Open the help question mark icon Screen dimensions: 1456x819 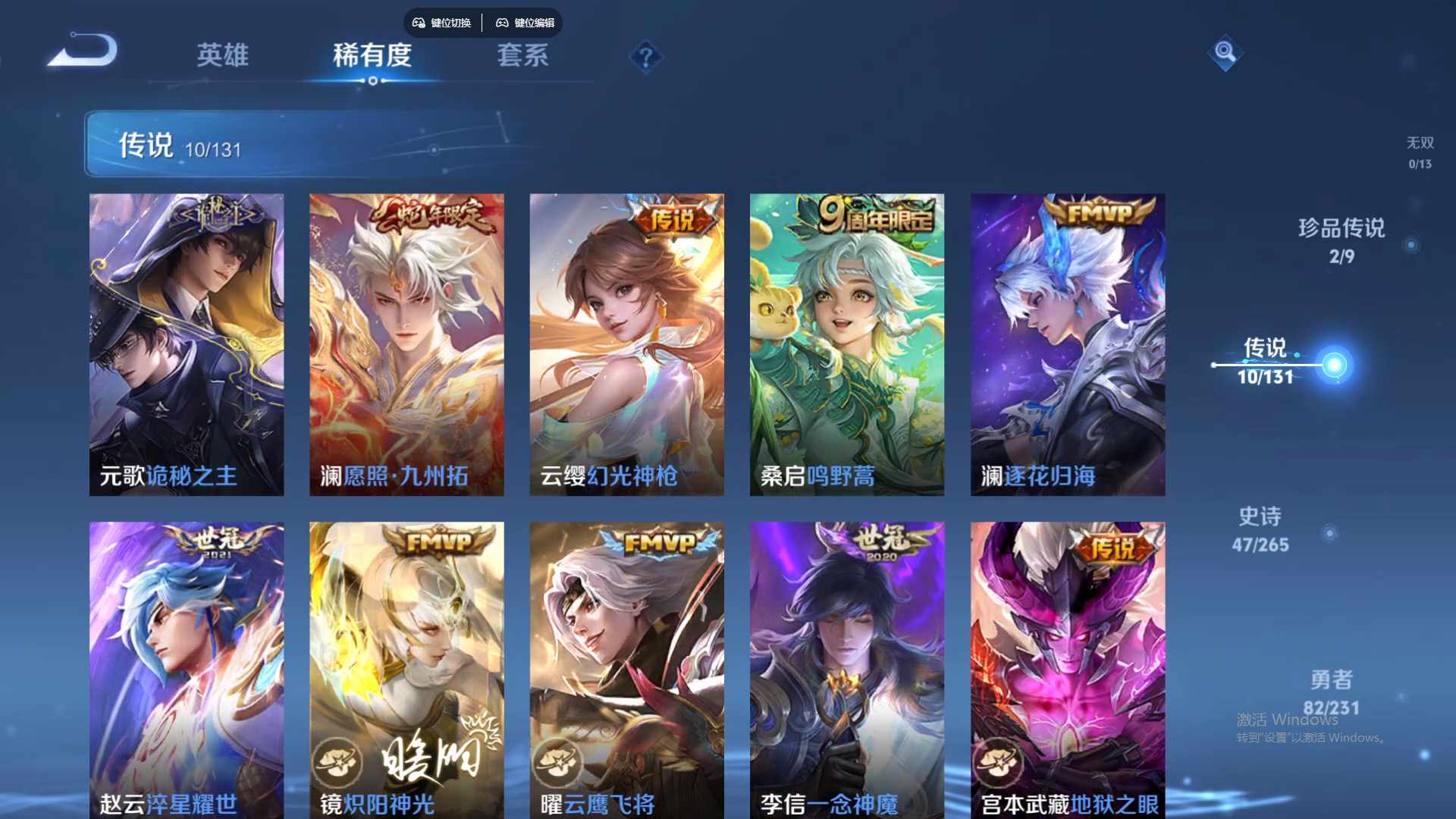[x=645, y=57]
